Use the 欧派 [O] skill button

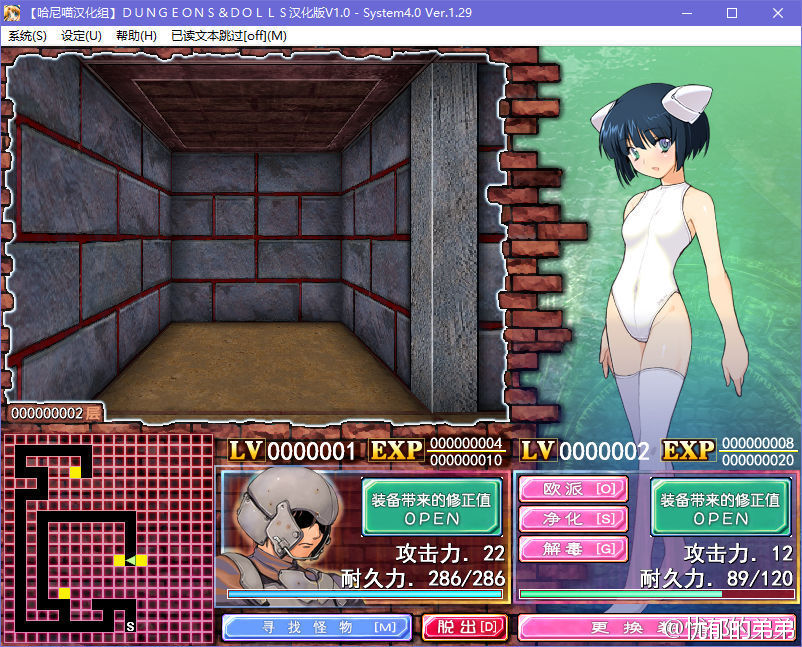[x=573, y=489]
